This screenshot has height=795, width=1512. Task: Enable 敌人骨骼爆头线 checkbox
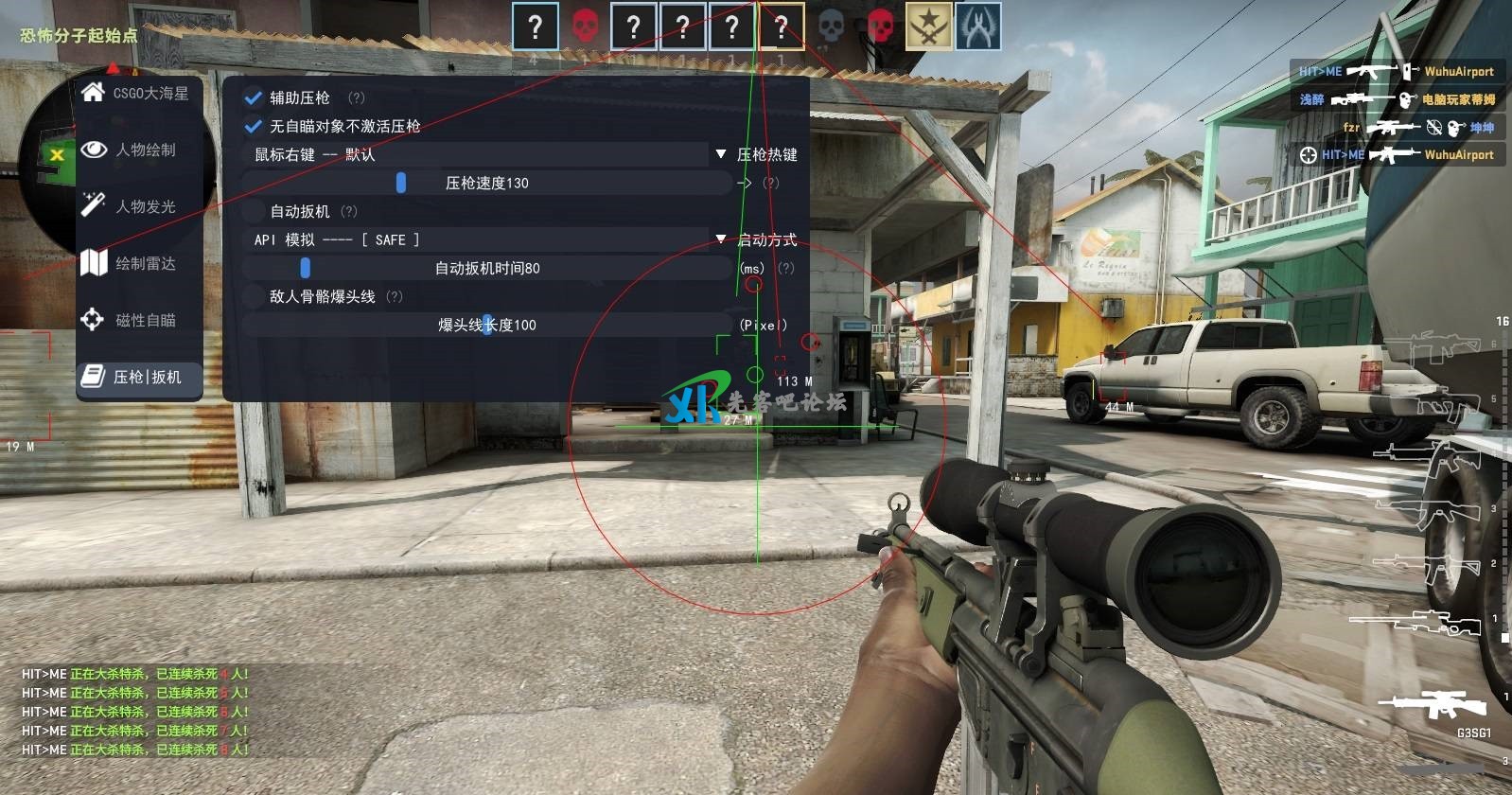click(x=254, y=296)
